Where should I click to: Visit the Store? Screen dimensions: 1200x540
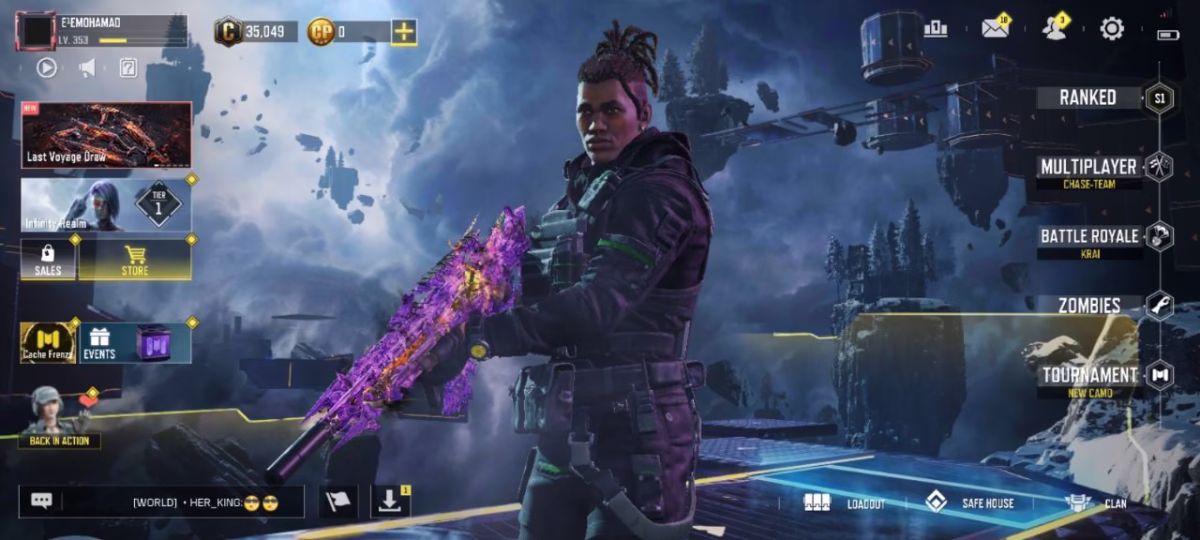[x=135, y=259]
